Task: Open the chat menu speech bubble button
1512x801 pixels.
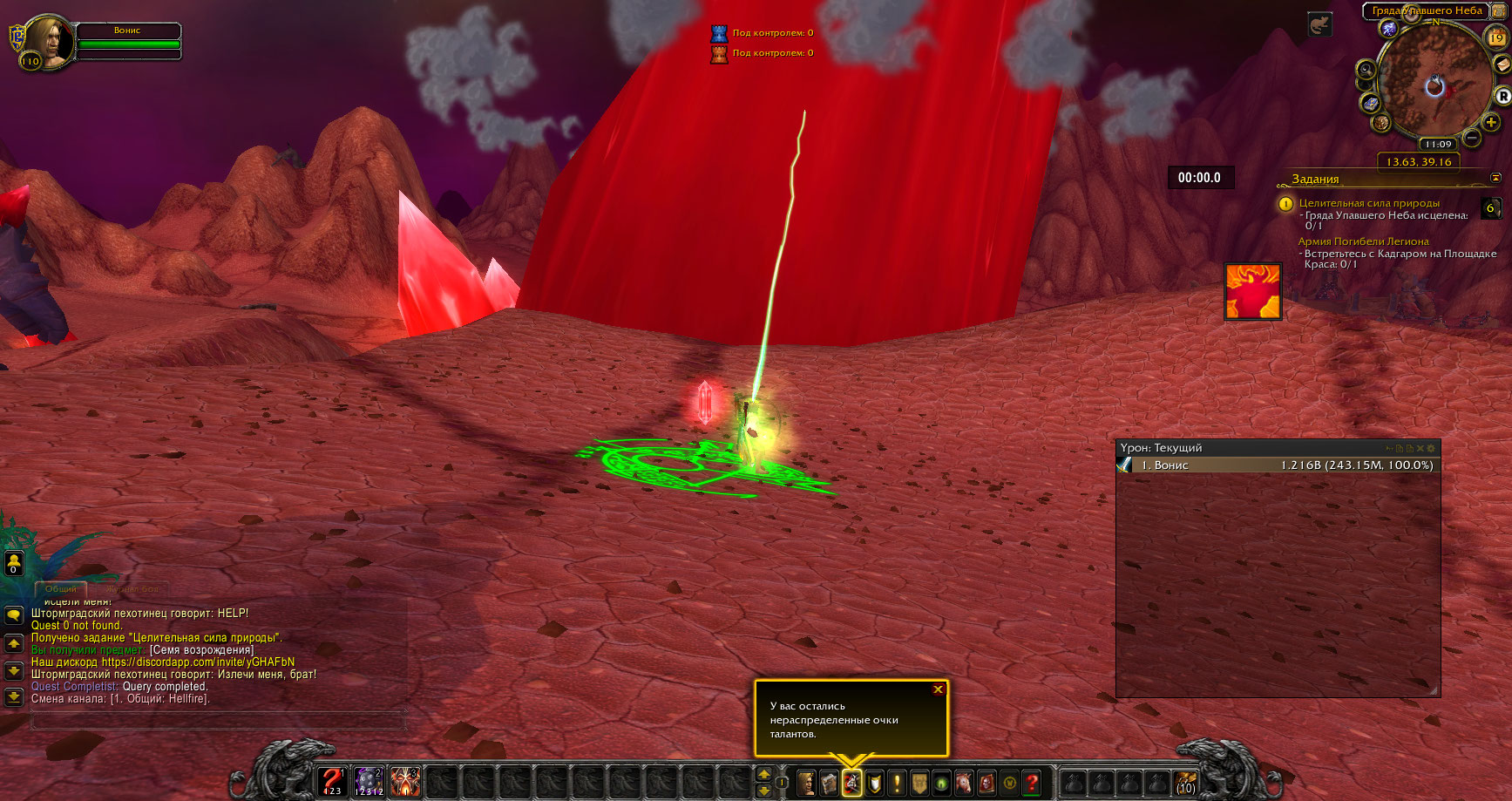Action: (14, 615)
